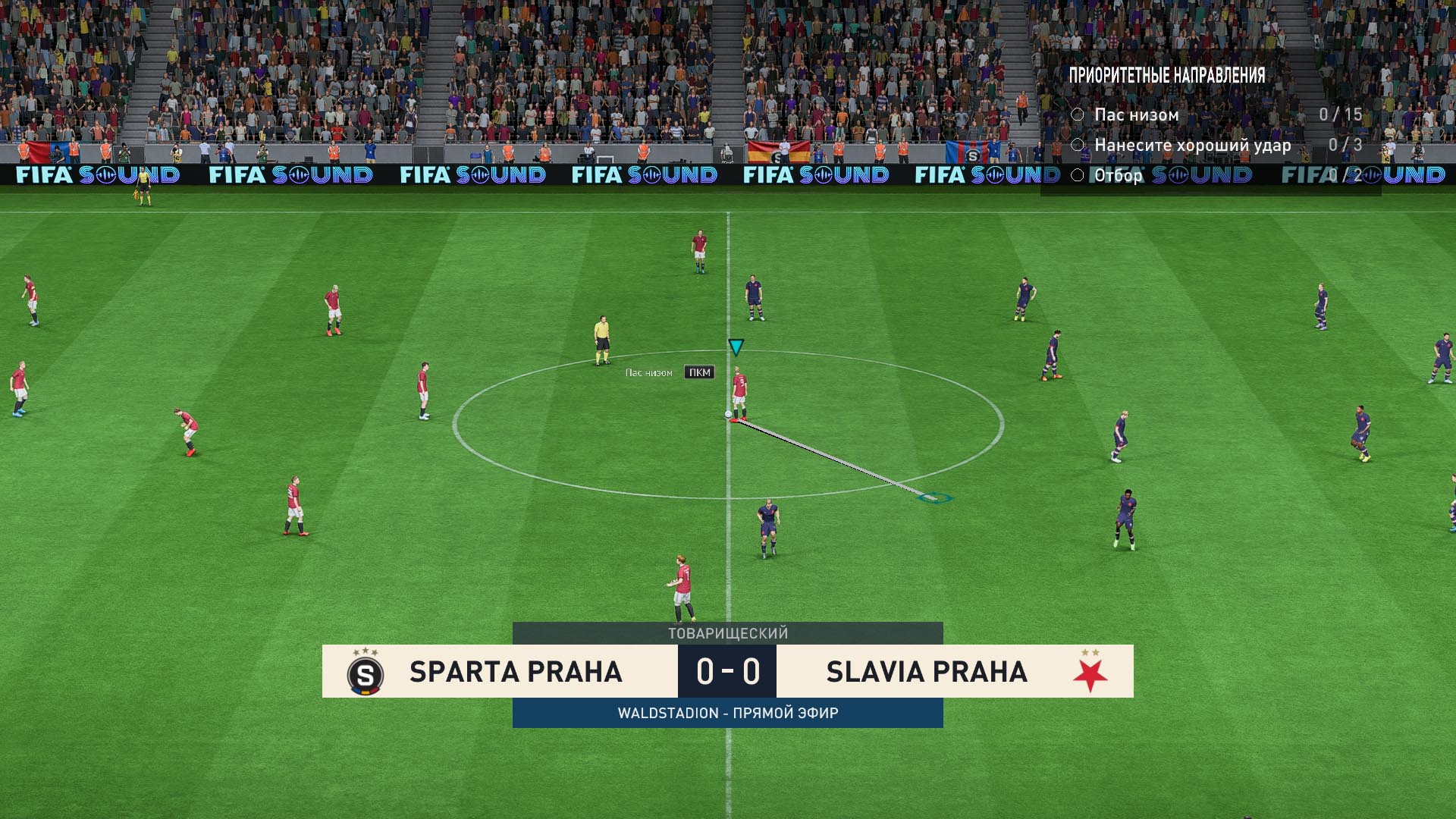Click the "Нанесите хороший удар" objective
The width and height of the screenshot is (1456, 819).
pyautogui.click(x=1191, y=145)
